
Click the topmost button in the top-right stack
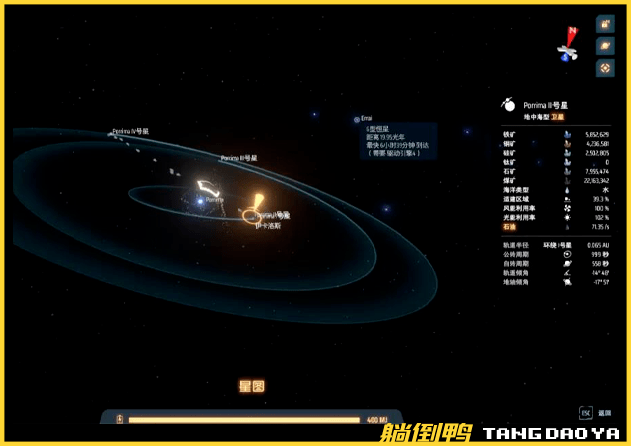point(605,23)
